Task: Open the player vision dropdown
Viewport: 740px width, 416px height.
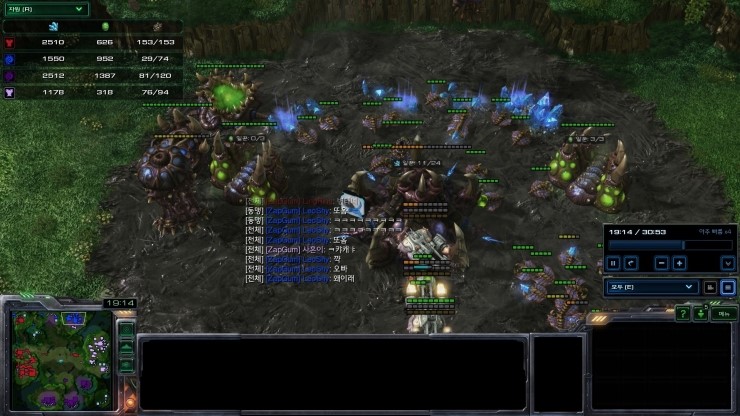Action: coord(651,287)
